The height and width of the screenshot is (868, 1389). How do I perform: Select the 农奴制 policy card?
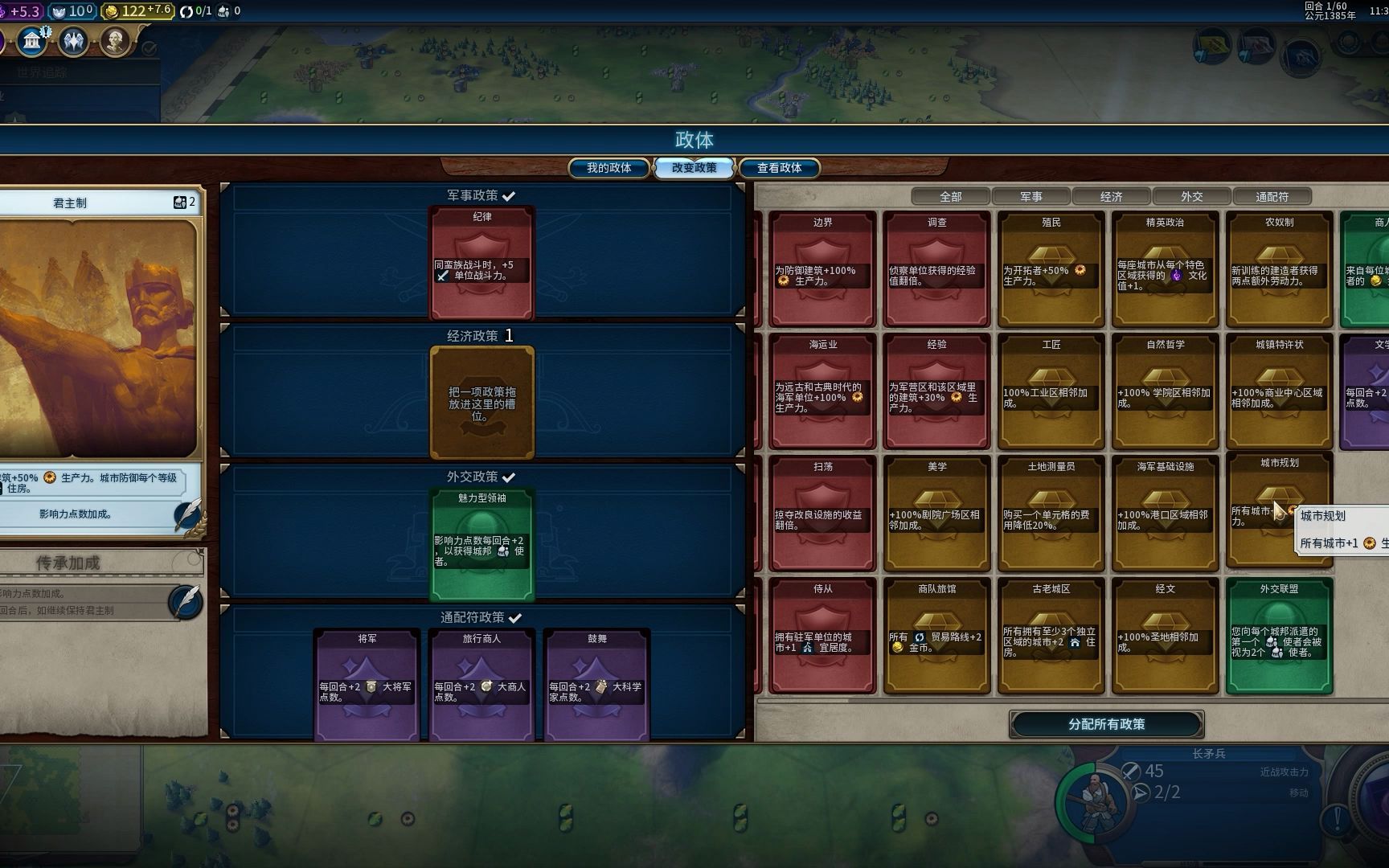click(x=1279, y=269)
